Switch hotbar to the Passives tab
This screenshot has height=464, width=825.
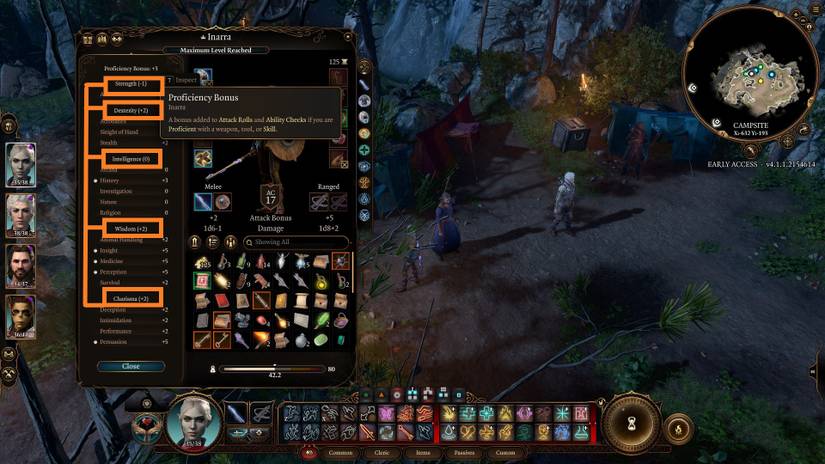click(x=463, y=452)
